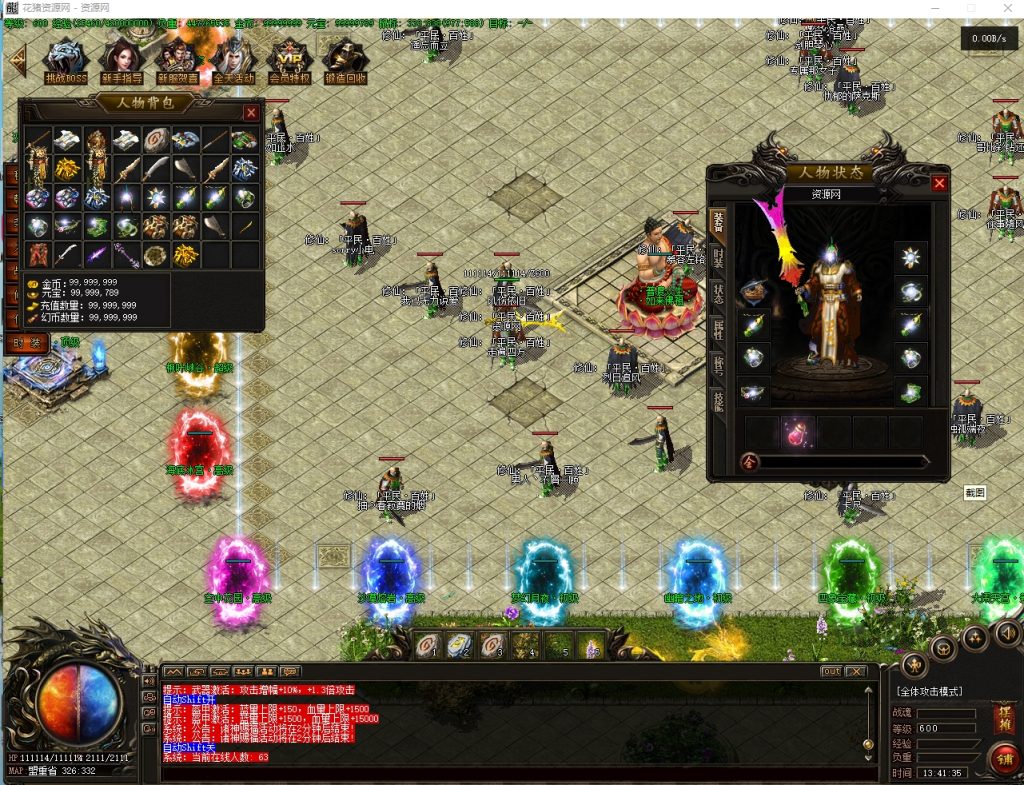Select the purple lightning sword in the backpack
Viewport: 1024px width, 785px height.
pos(97,254)
